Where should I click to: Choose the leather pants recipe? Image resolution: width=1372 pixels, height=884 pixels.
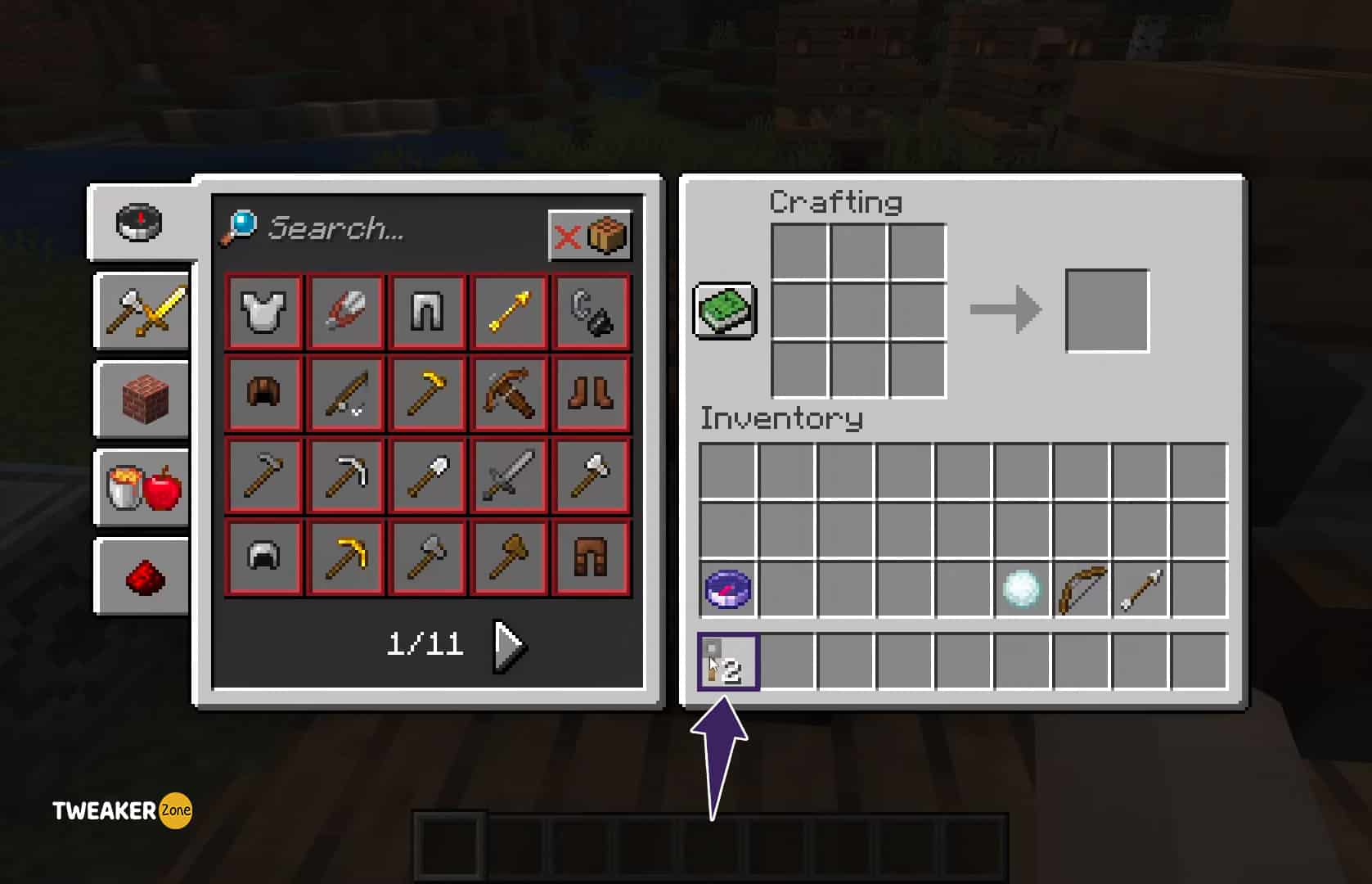click(591, 557)
